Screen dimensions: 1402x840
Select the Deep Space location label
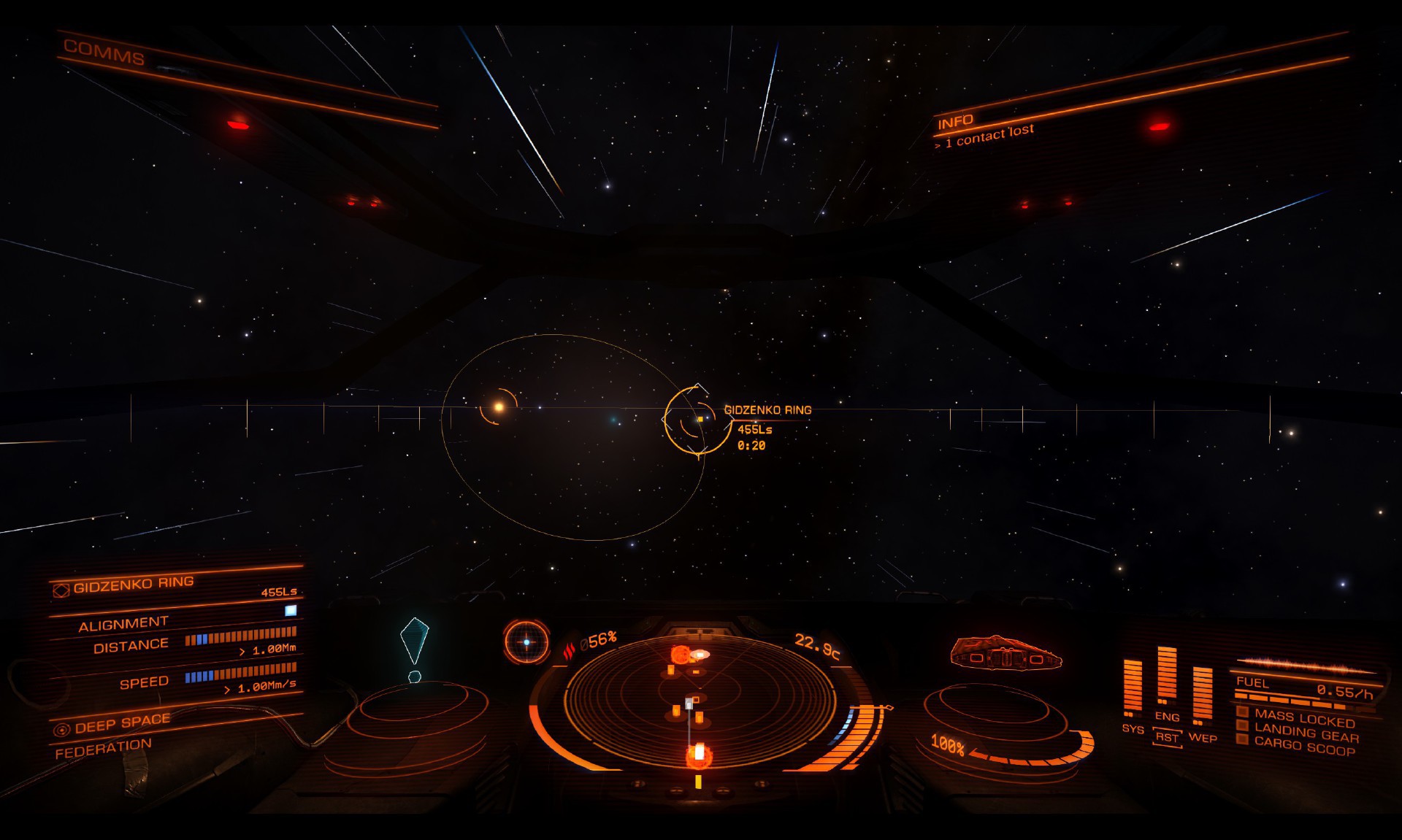(122, 723)
